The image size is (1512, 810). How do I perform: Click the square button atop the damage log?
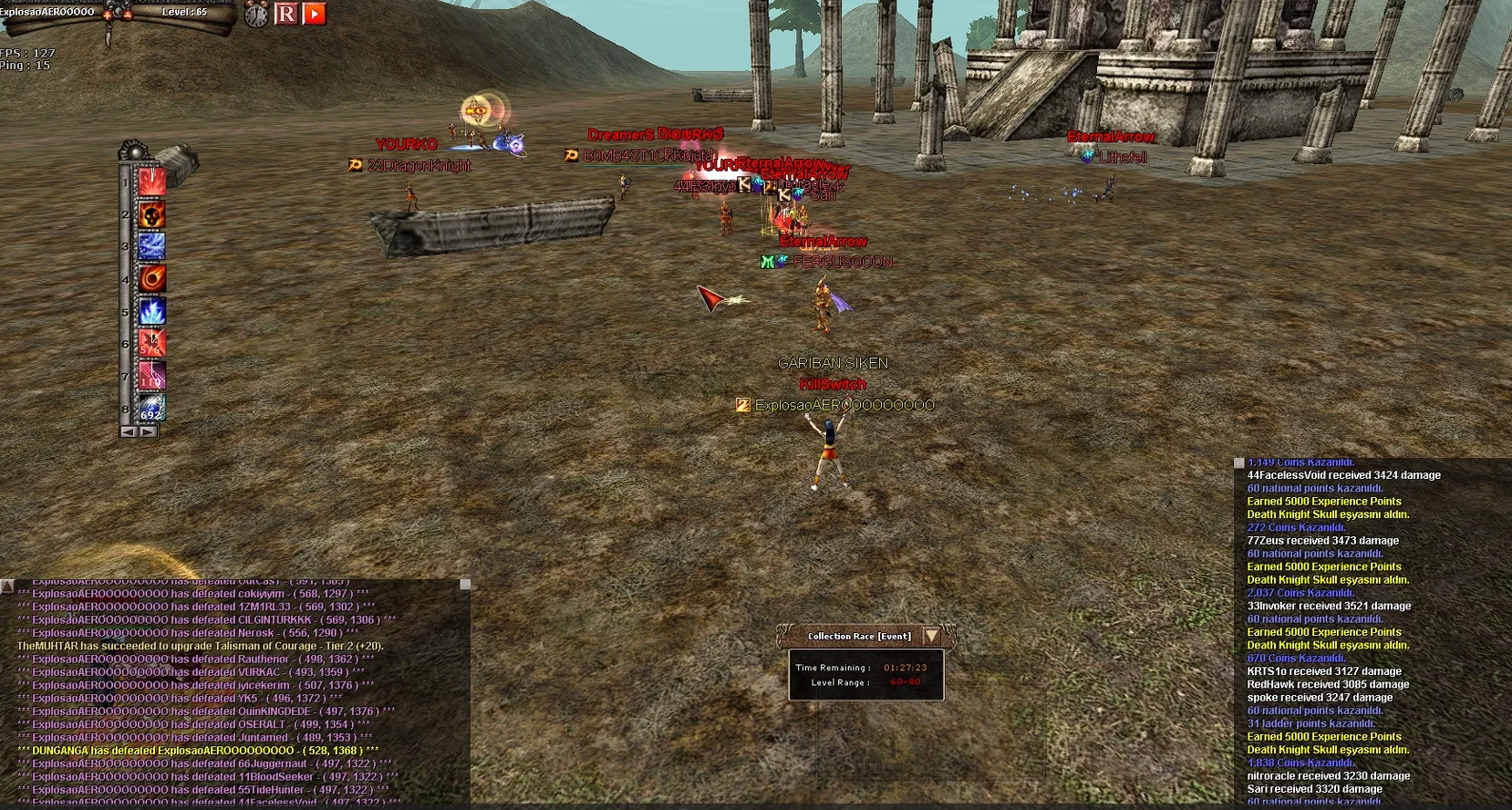(x=1239, y=463)
